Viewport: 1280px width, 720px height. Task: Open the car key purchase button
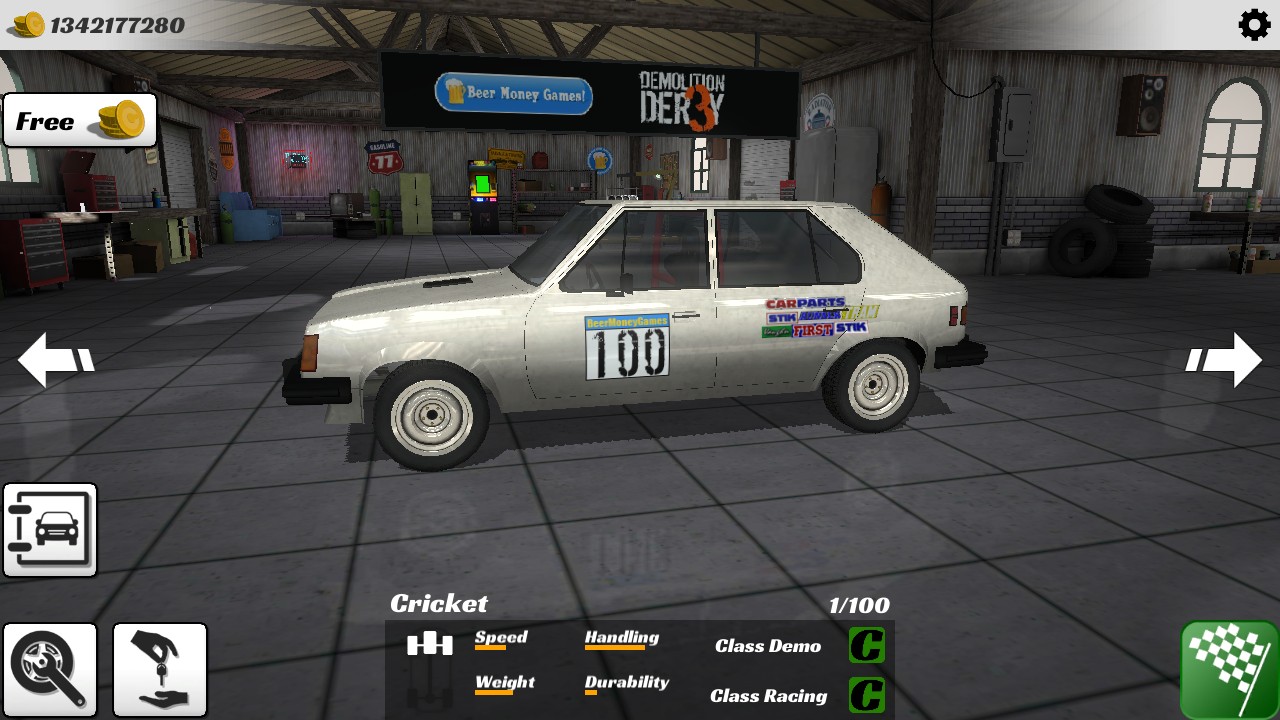click(160, 669)
